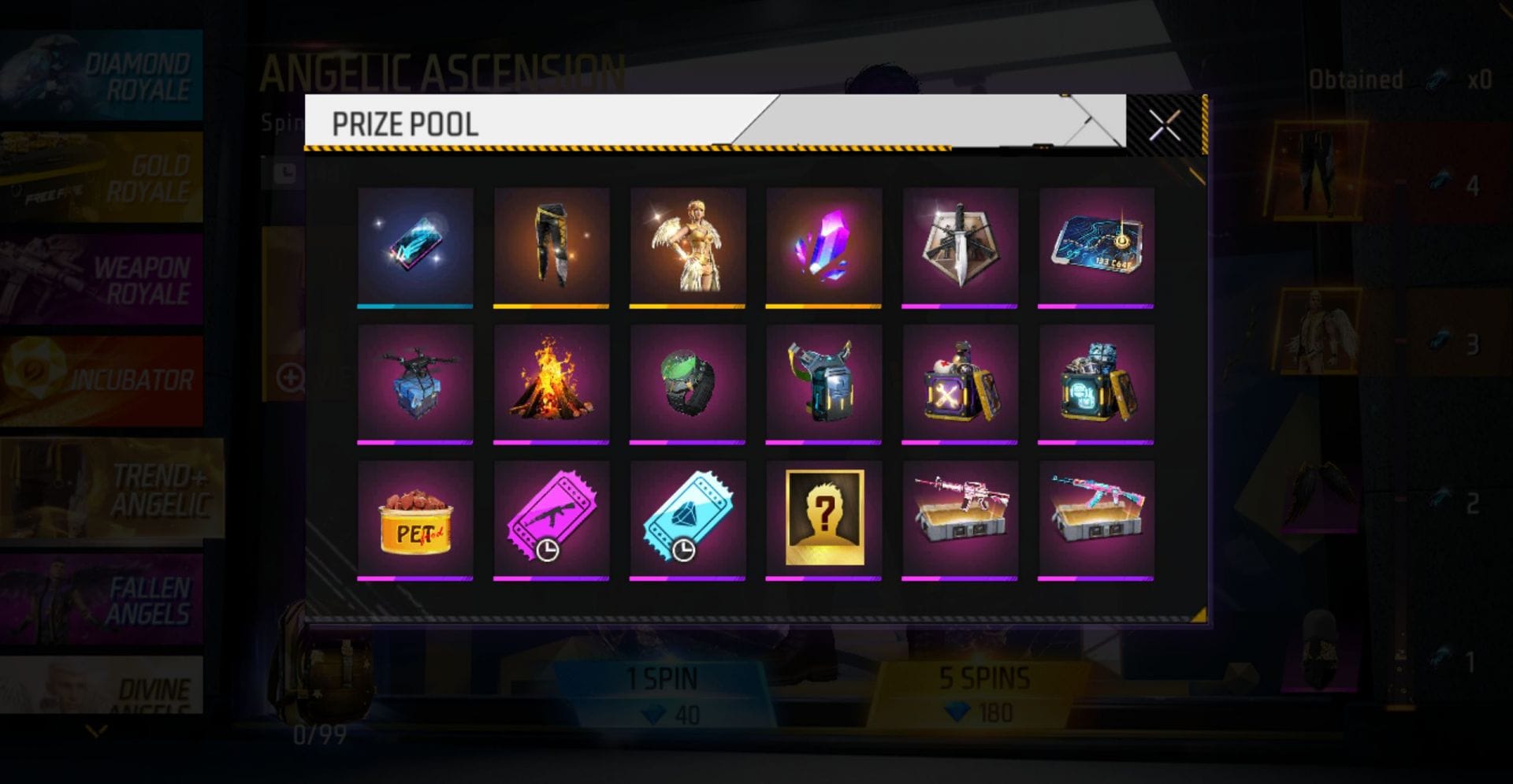Click the blue diamond voucher prize
This screenshot has width=1513, height=784.
click(x=687, y=518)
